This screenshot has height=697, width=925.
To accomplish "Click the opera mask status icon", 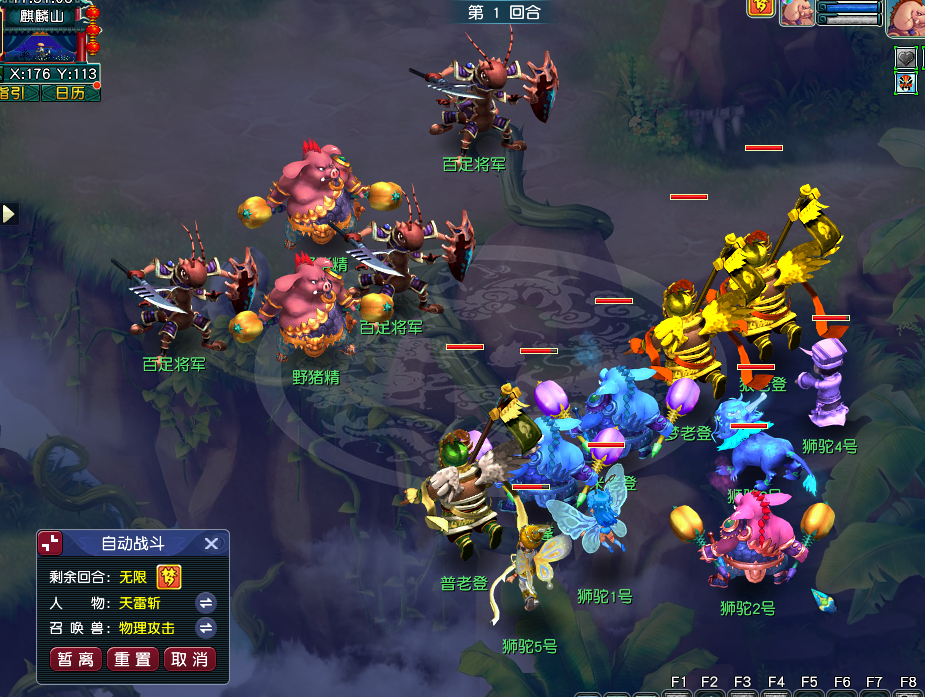I will pyautogui.click(x=906, y=83).
